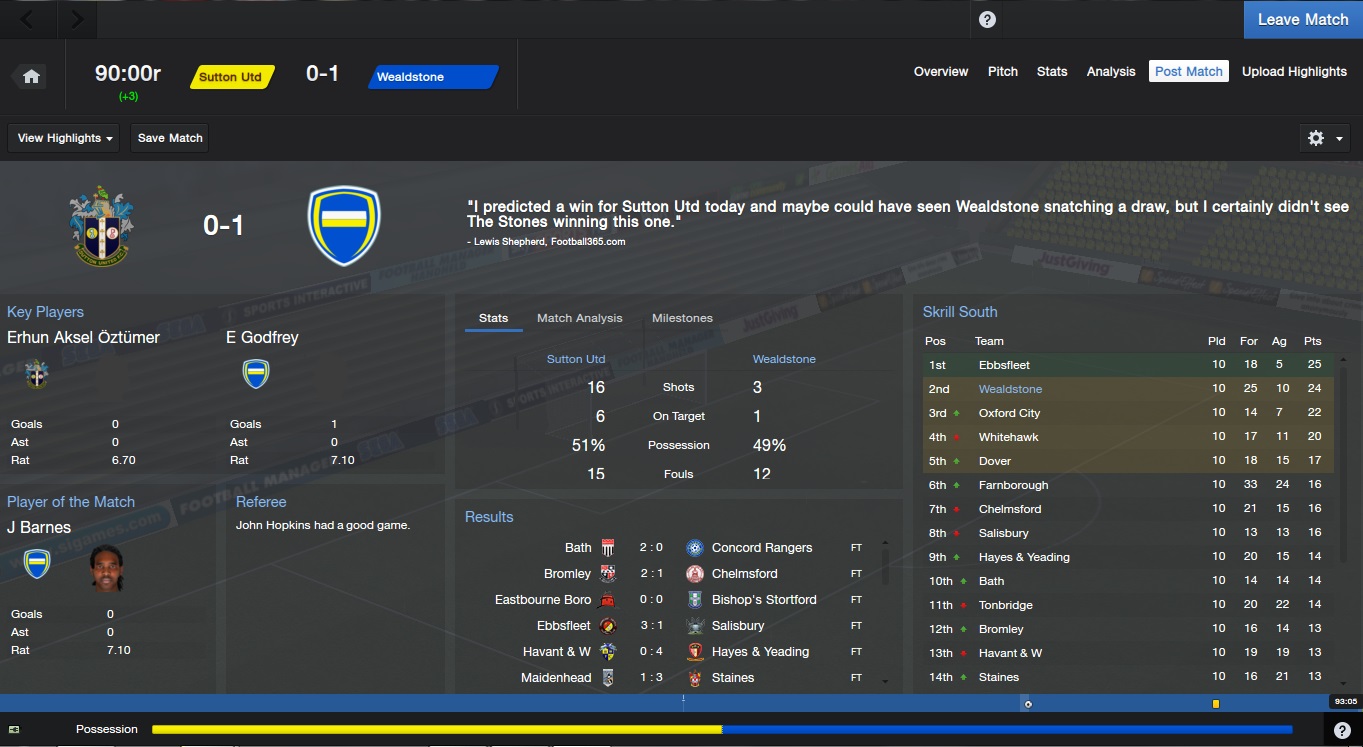Open the gear settings dropdown

click(x=1324, y=138)
